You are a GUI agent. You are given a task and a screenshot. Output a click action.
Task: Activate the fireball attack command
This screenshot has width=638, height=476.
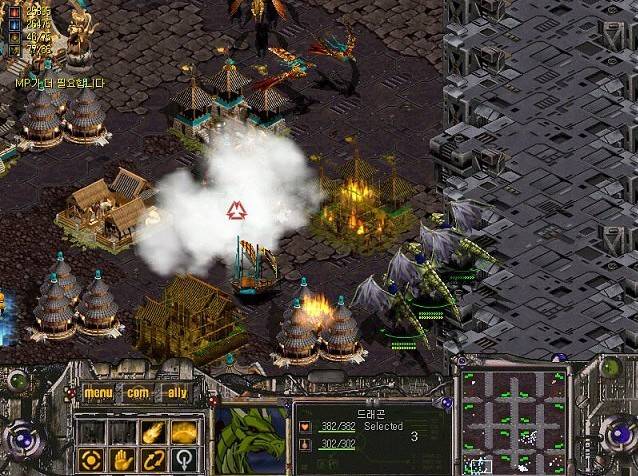coord(153,432)
